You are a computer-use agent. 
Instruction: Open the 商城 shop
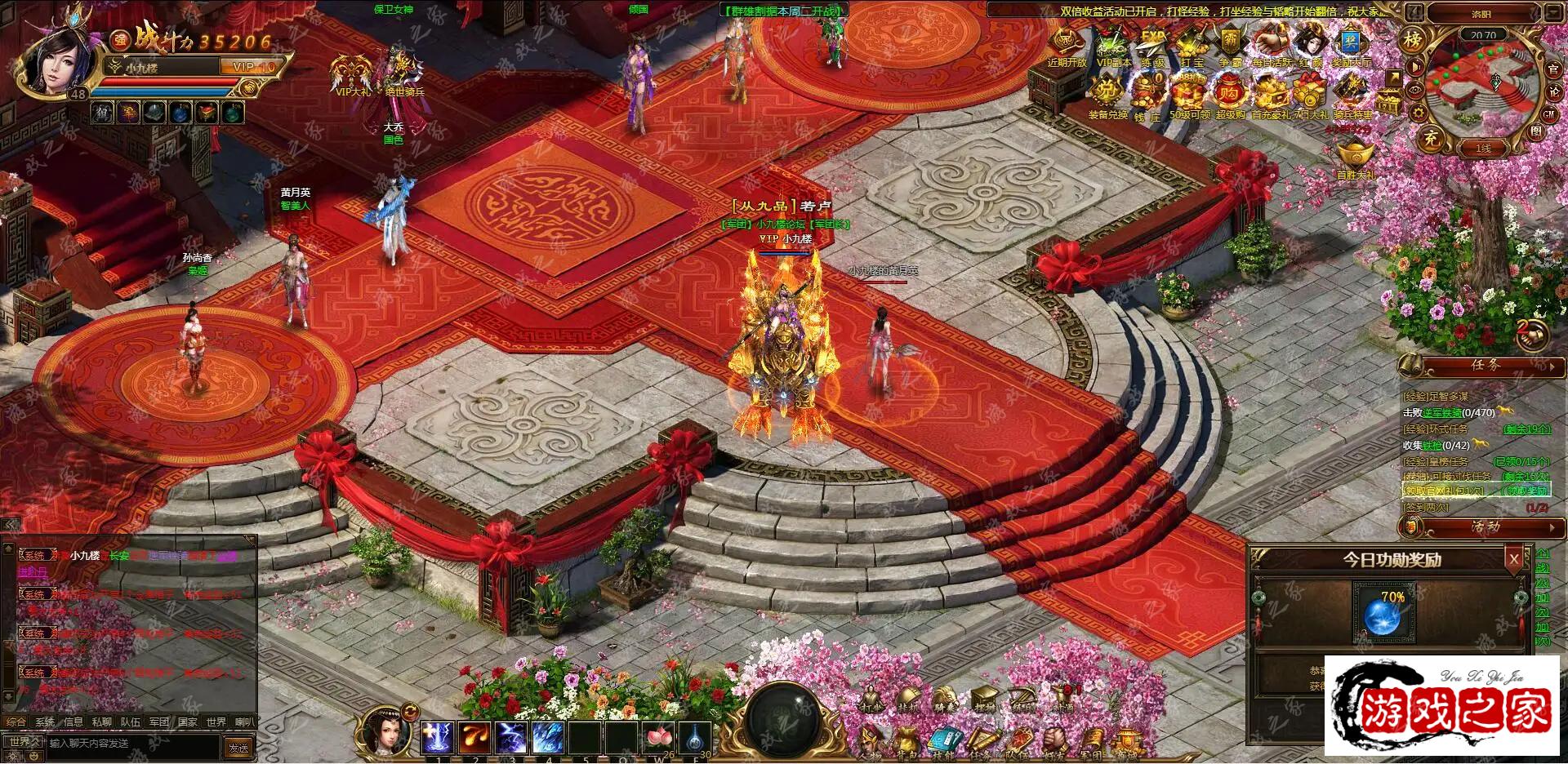pyautogui.click(x=1127, y=744)
